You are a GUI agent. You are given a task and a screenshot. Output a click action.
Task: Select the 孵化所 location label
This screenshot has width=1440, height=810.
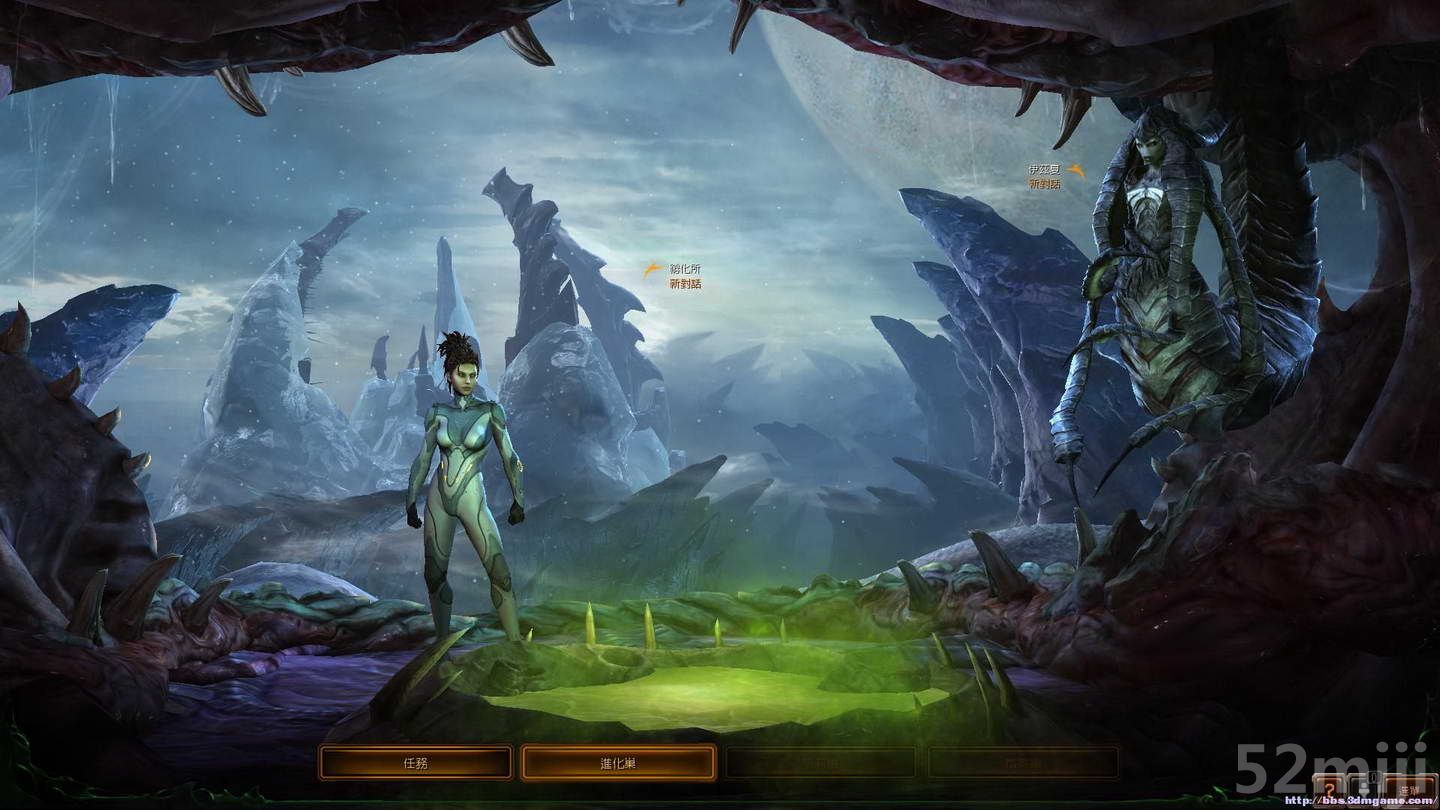pyautogui.click(x=683, y=270)
